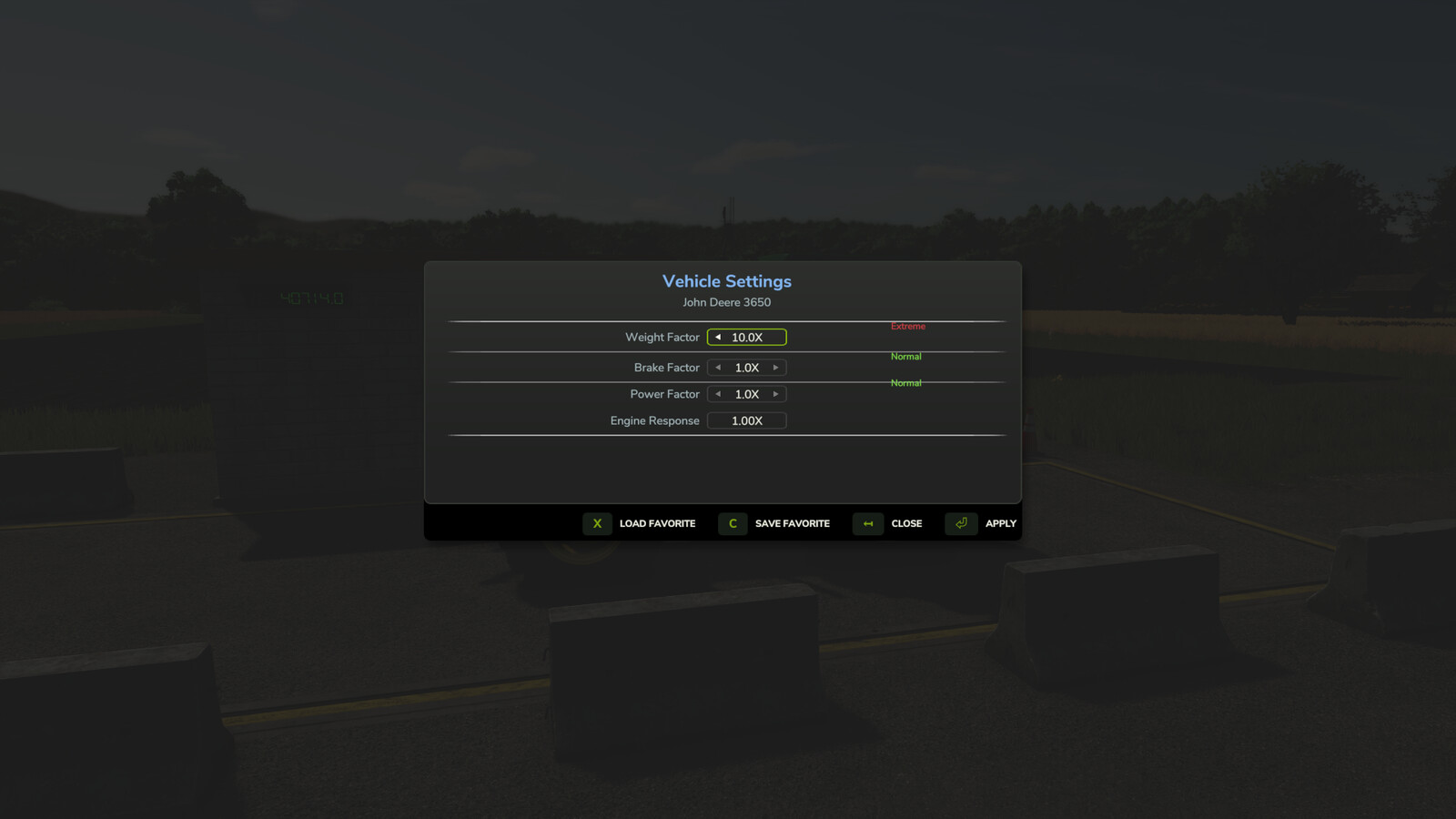1456x819 pixels.
Task: Increase Brake Factor with the right arrow
Action: [x=775, y=367]
